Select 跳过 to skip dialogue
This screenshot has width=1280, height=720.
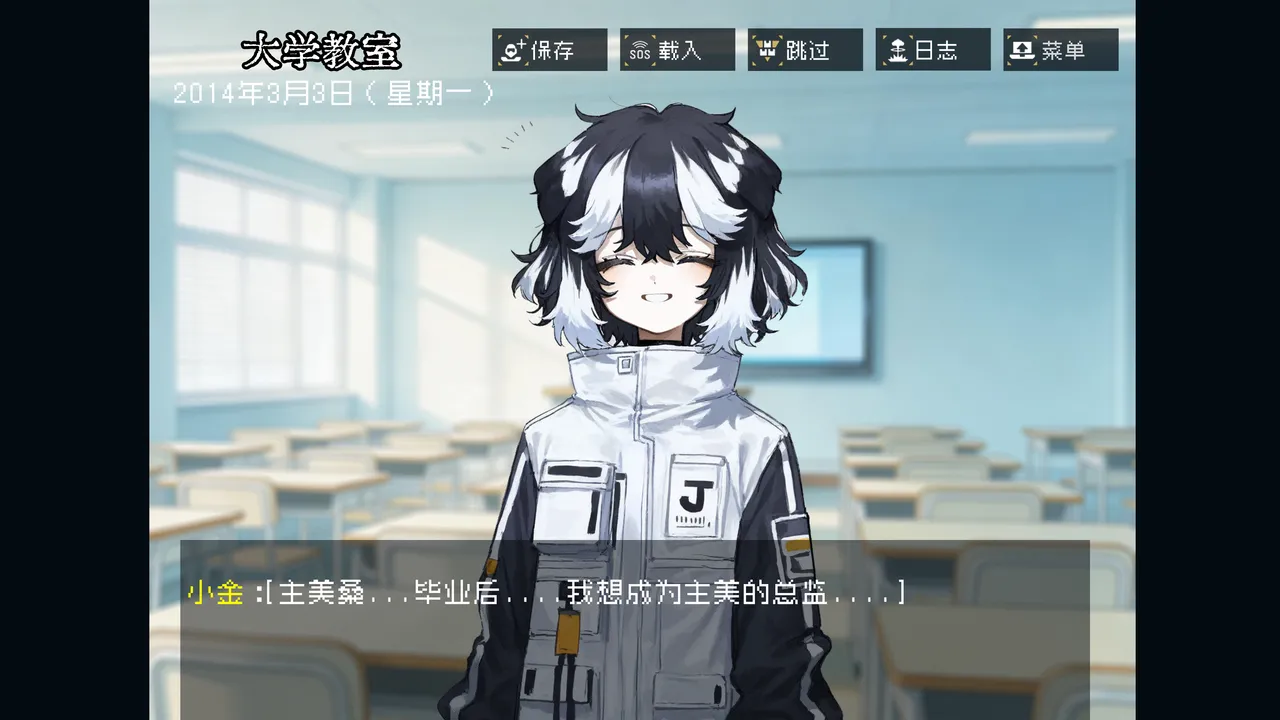tap(805, 50)
